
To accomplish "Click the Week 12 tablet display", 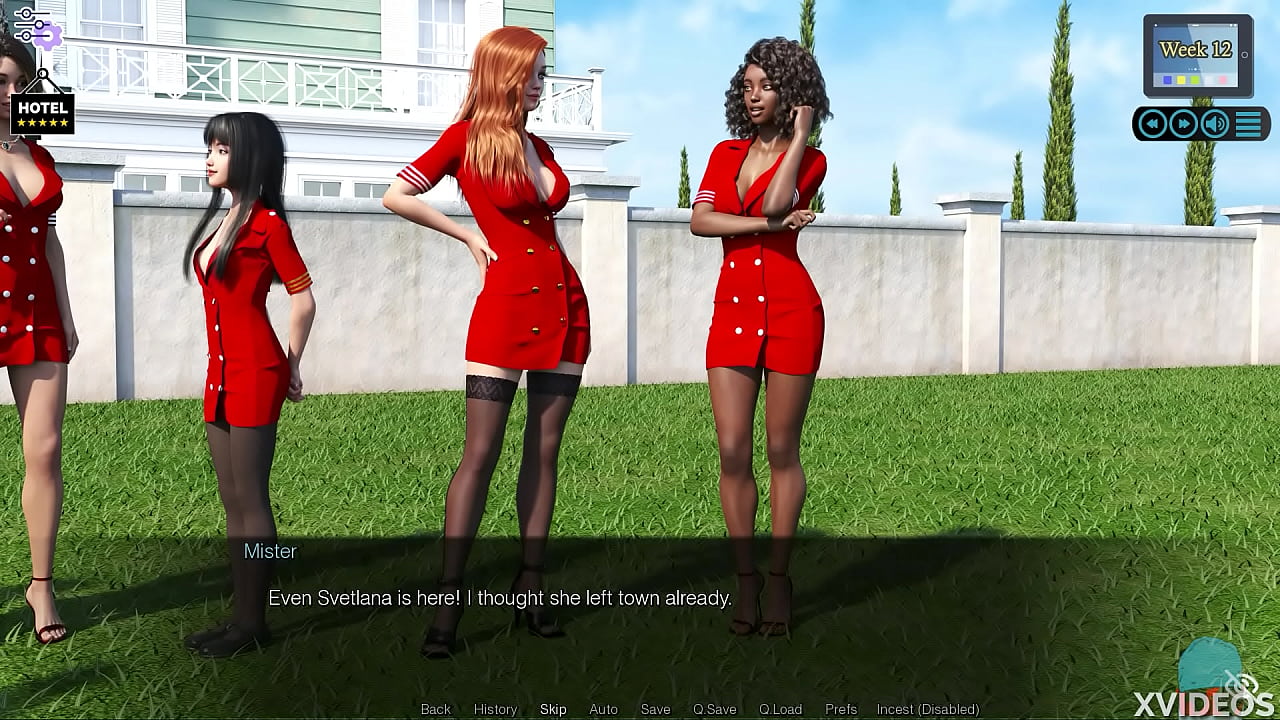I will click(1196, 49).
